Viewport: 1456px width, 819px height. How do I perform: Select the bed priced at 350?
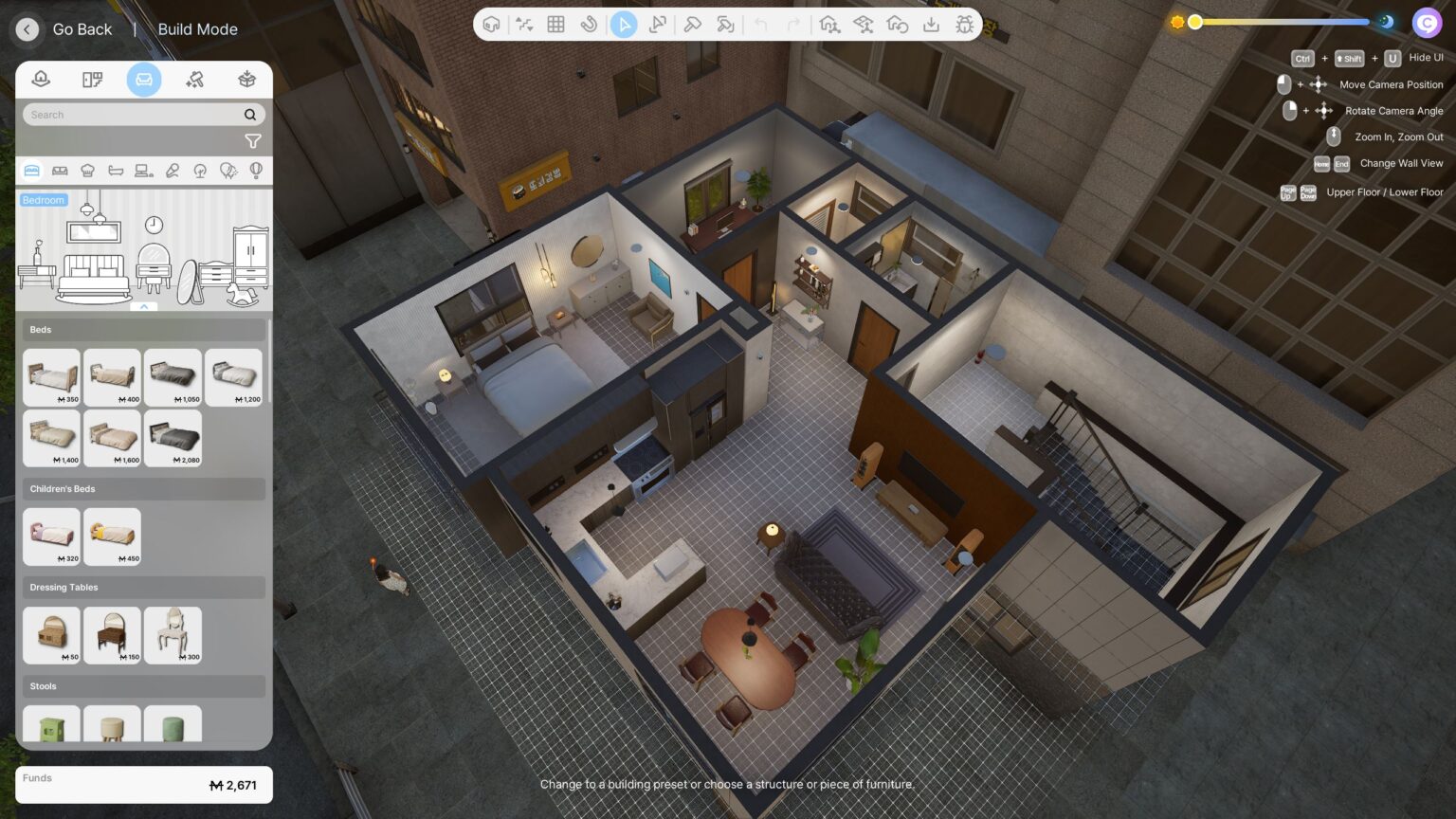51,377
